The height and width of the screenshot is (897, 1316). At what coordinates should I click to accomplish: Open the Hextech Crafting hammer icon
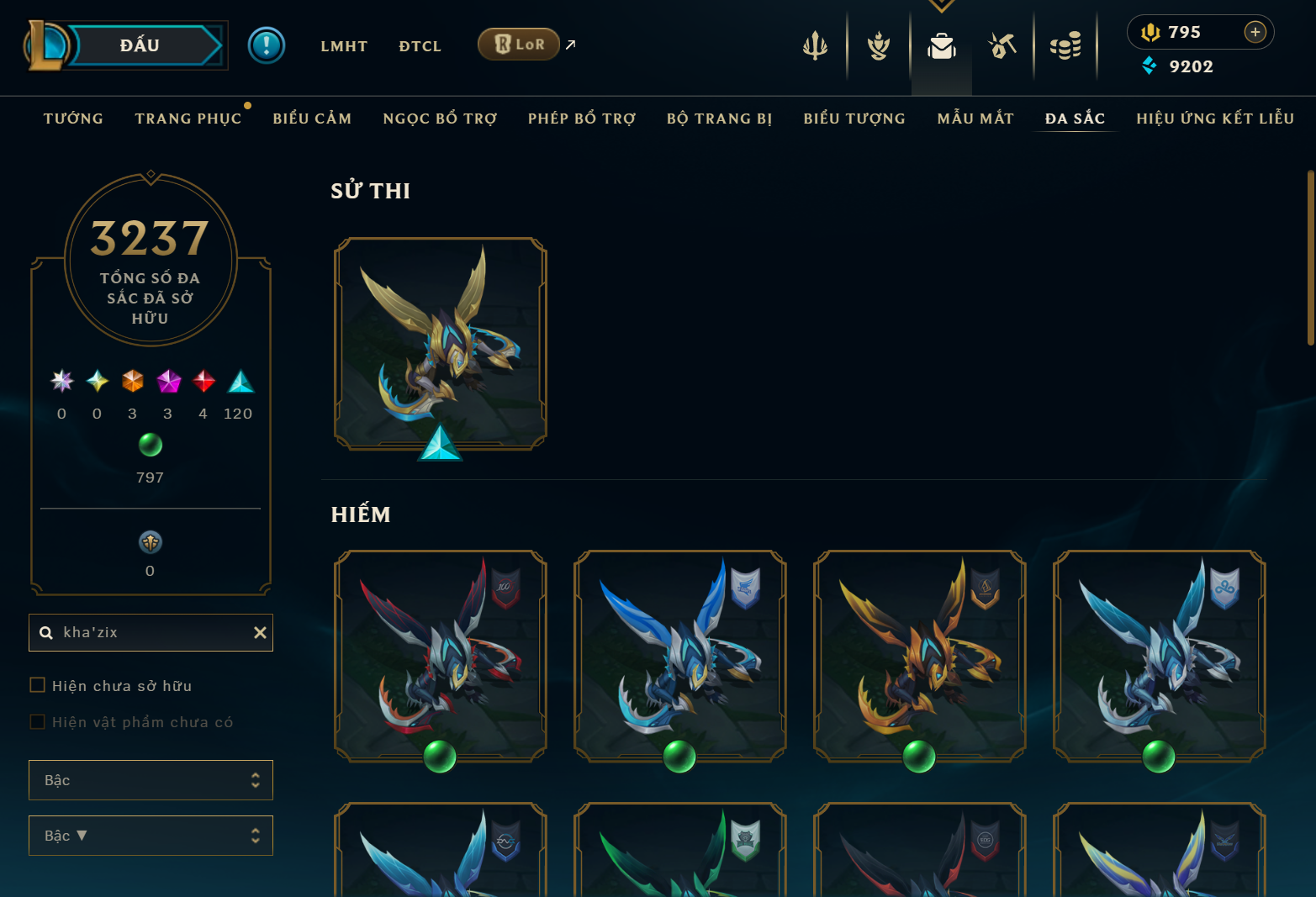tap(1004, 46)
